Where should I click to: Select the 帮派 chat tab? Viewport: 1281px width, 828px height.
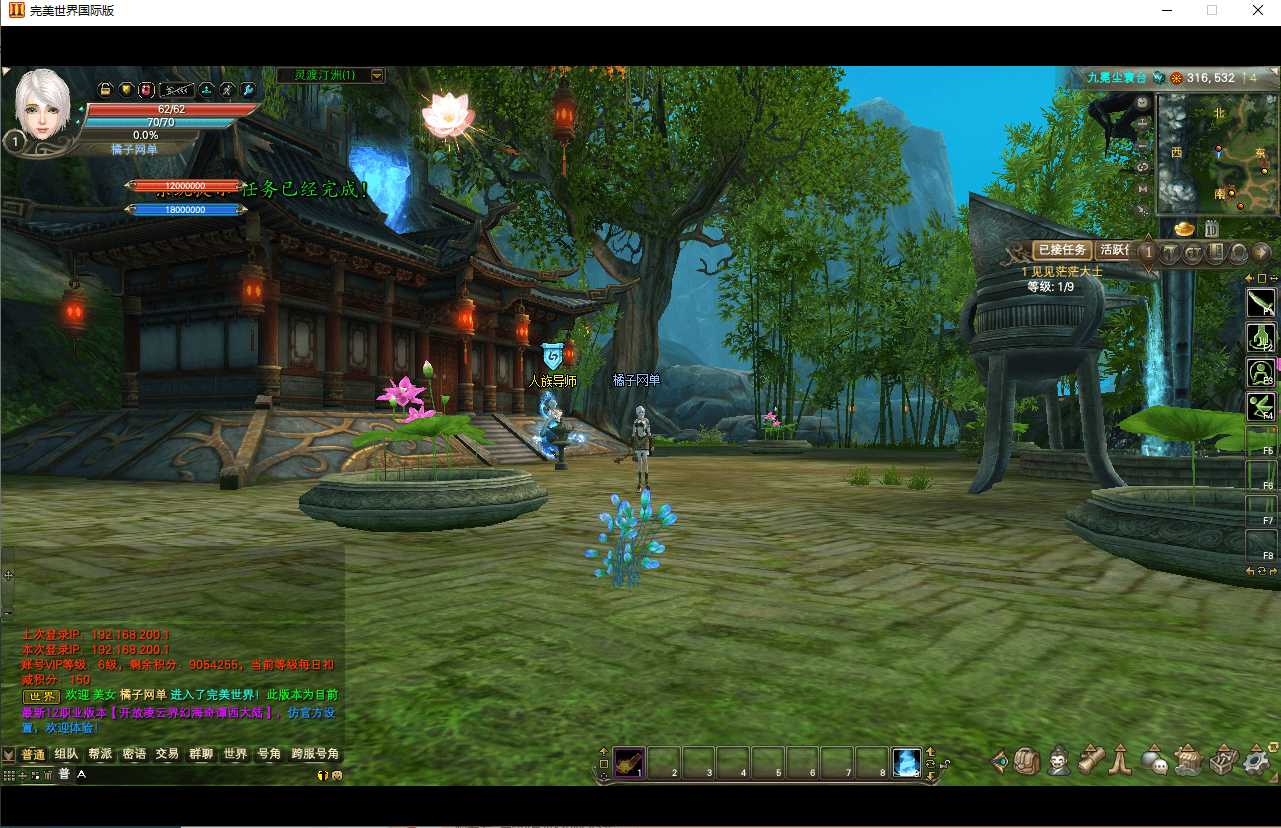pyautogui.click(x=100, y=754)
